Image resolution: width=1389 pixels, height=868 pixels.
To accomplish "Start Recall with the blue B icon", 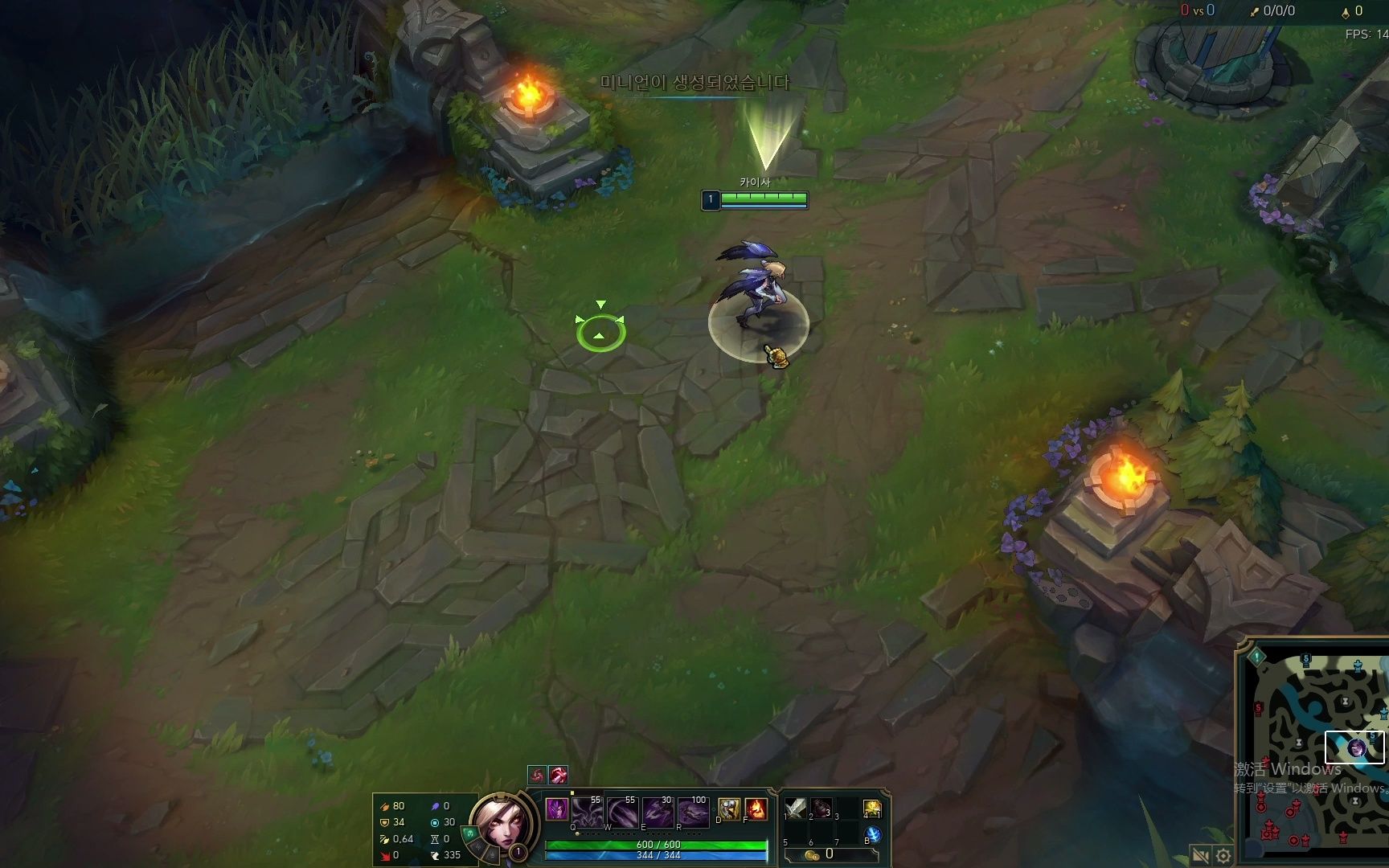I will tap(872, 835).
